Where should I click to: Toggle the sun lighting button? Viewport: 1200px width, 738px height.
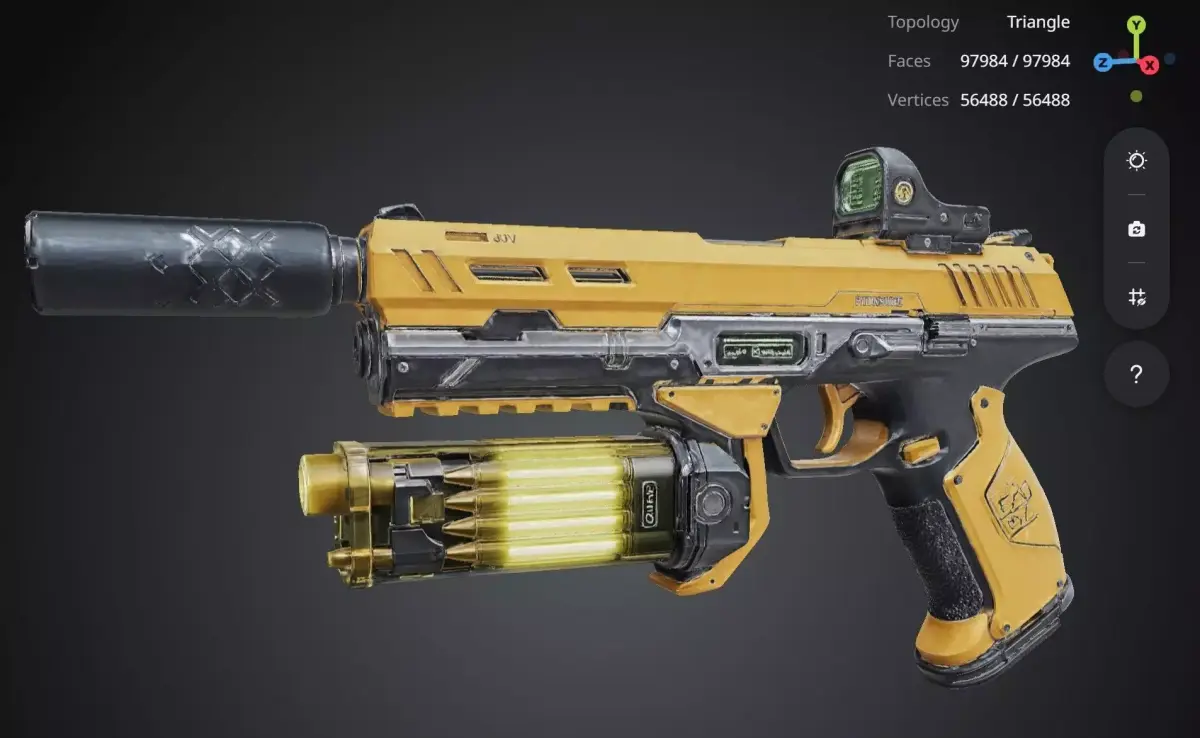click(1136, 161)
